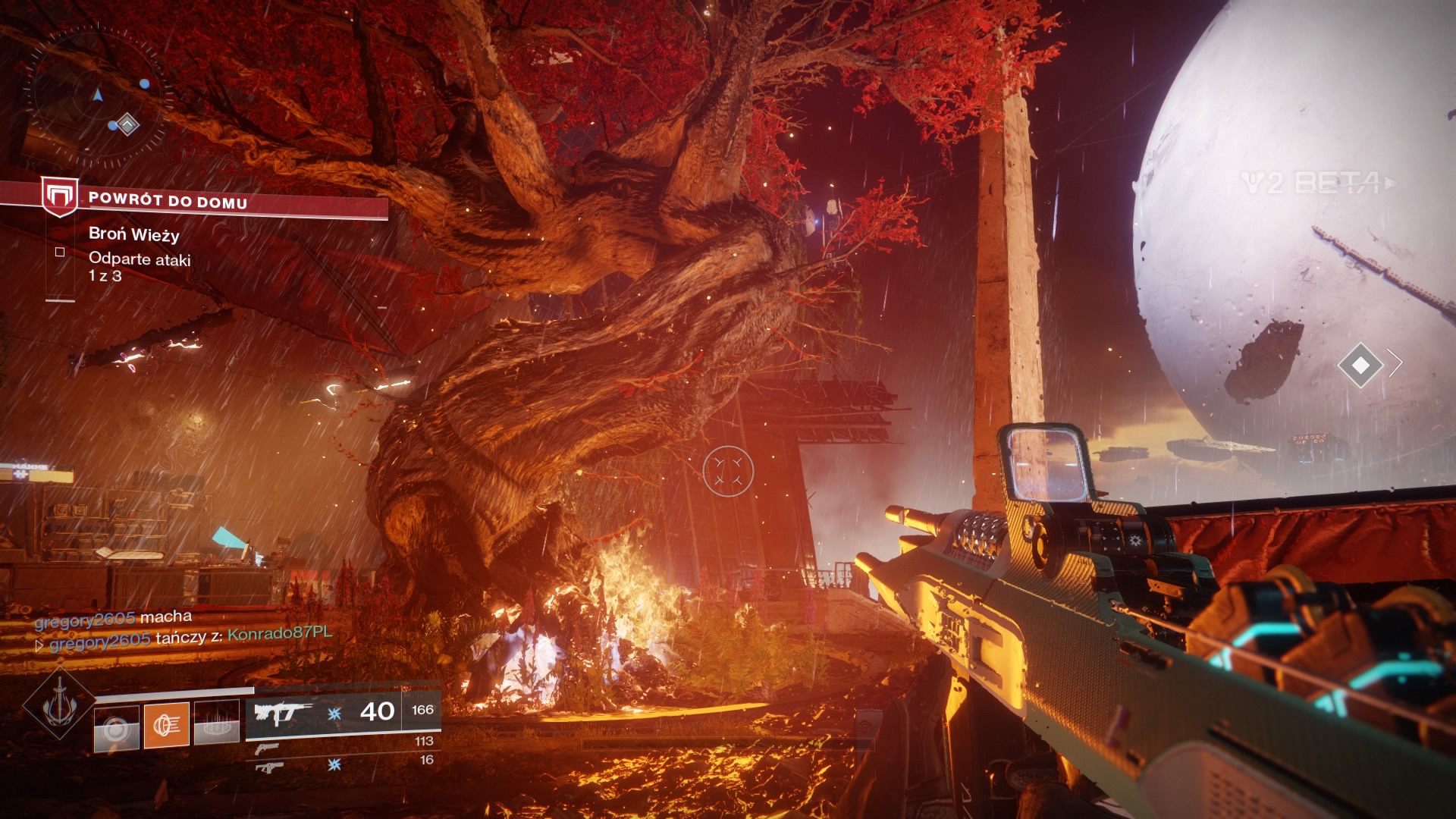This screenshot has height=819, width=1456.
Task: Select the Konrado87PL player name in chat
Action: 280,633
